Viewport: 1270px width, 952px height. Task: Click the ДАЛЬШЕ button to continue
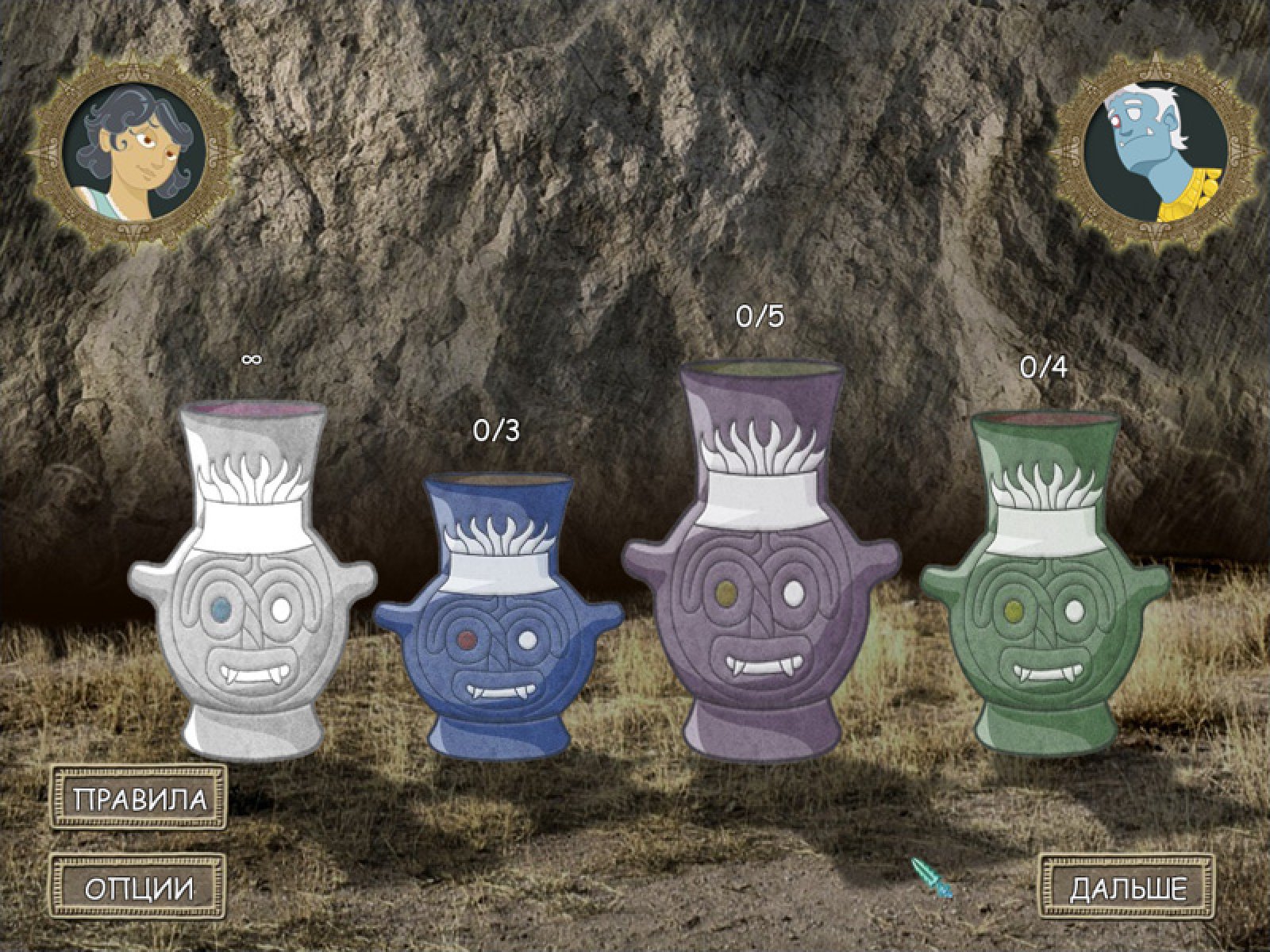click(x=1127, y=888)
